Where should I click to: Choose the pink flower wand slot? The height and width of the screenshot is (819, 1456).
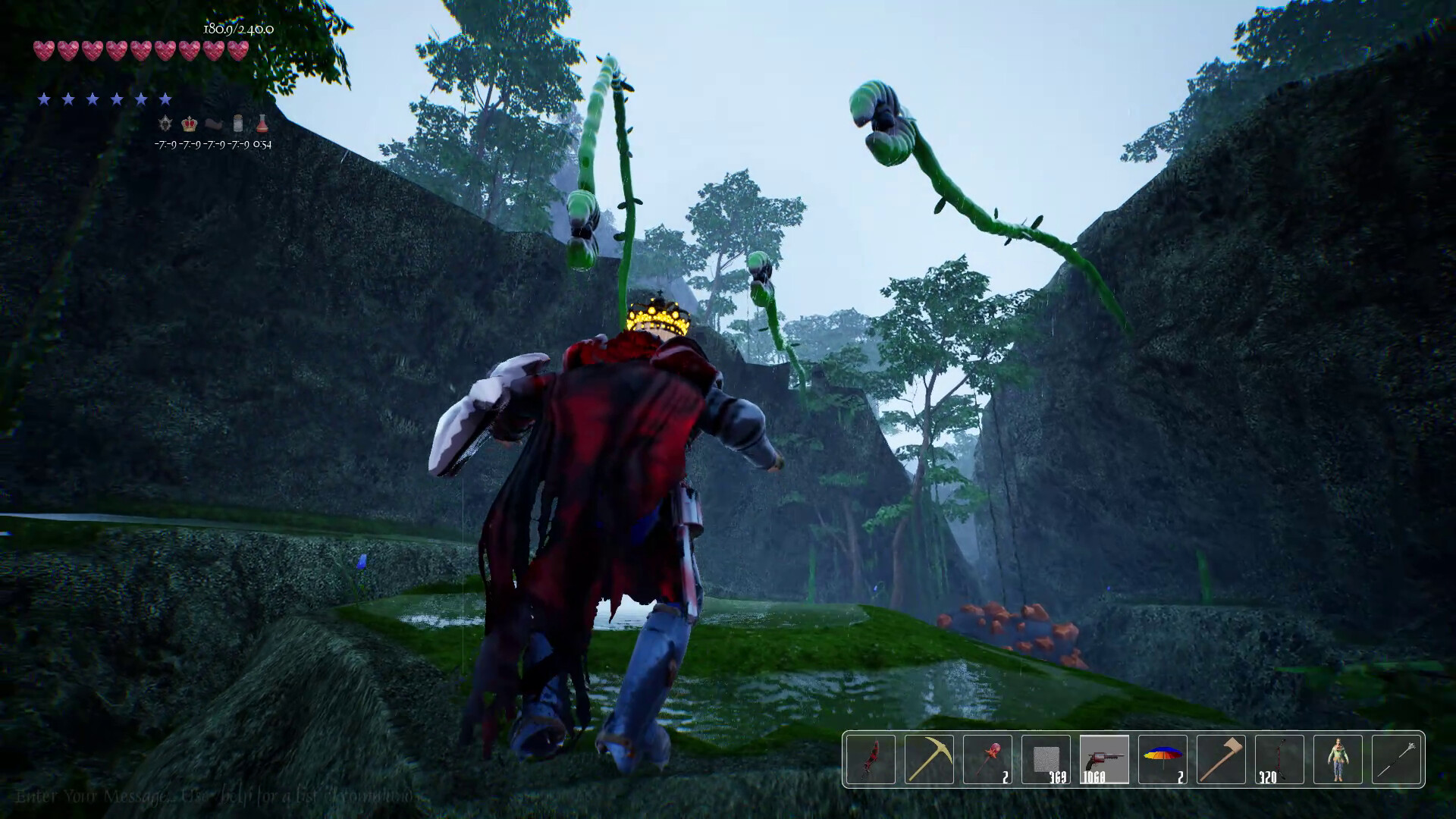[987, 759]
